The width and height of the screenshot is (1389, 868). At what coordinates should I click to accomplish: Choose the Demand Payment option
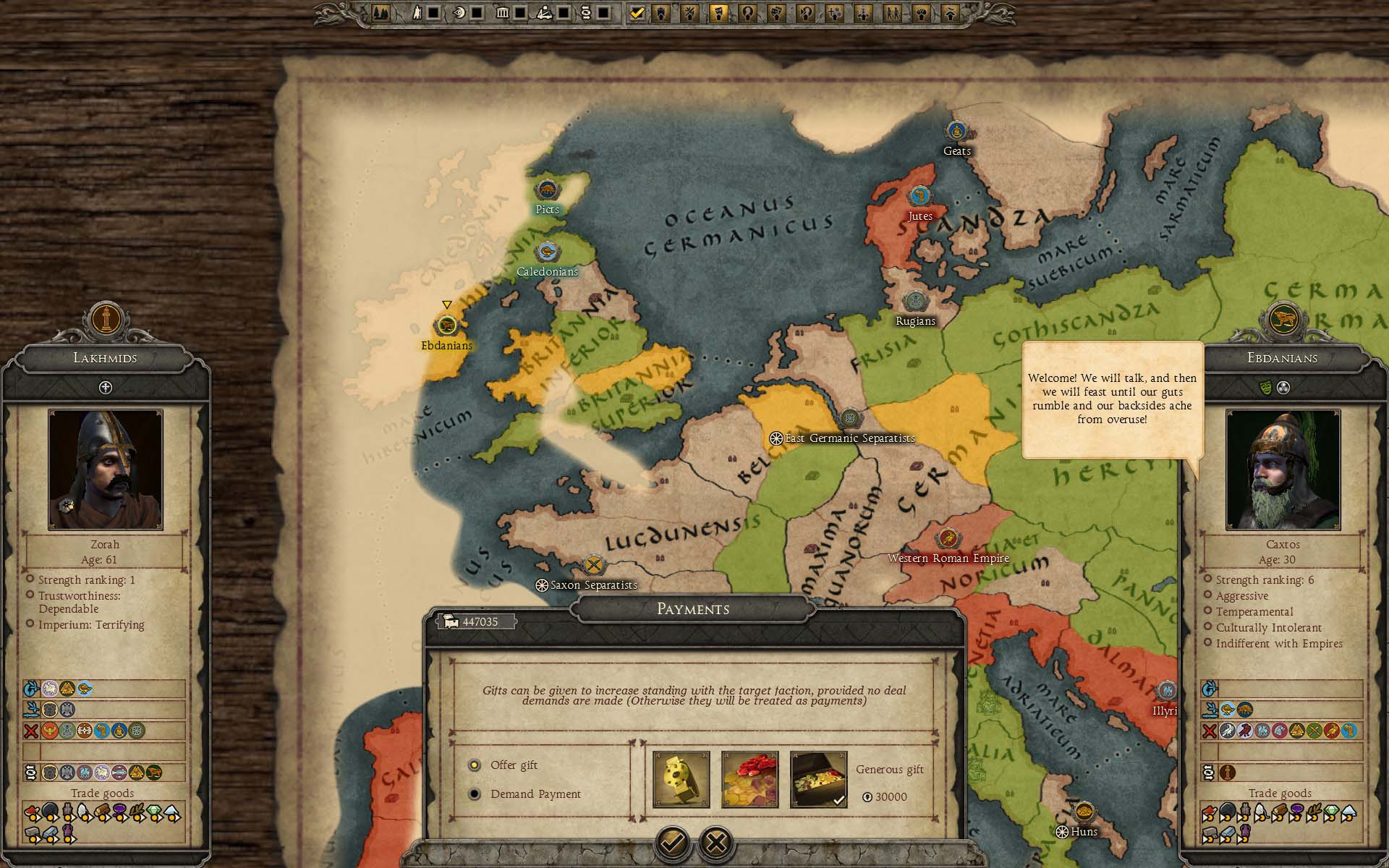click(x=475, y=794)
